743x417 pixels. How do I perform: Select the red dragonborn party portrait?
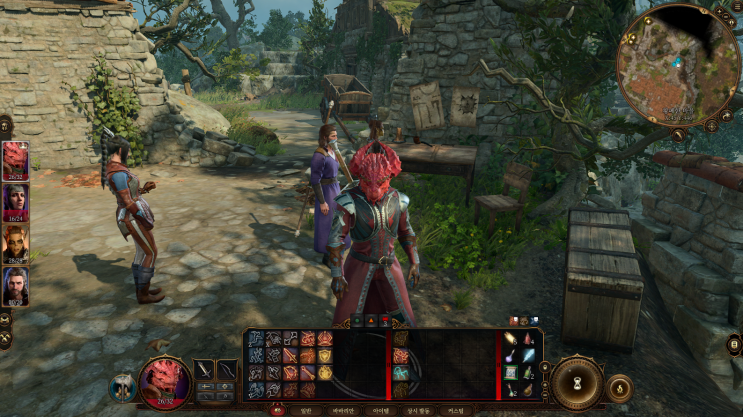tap(16, 160)
